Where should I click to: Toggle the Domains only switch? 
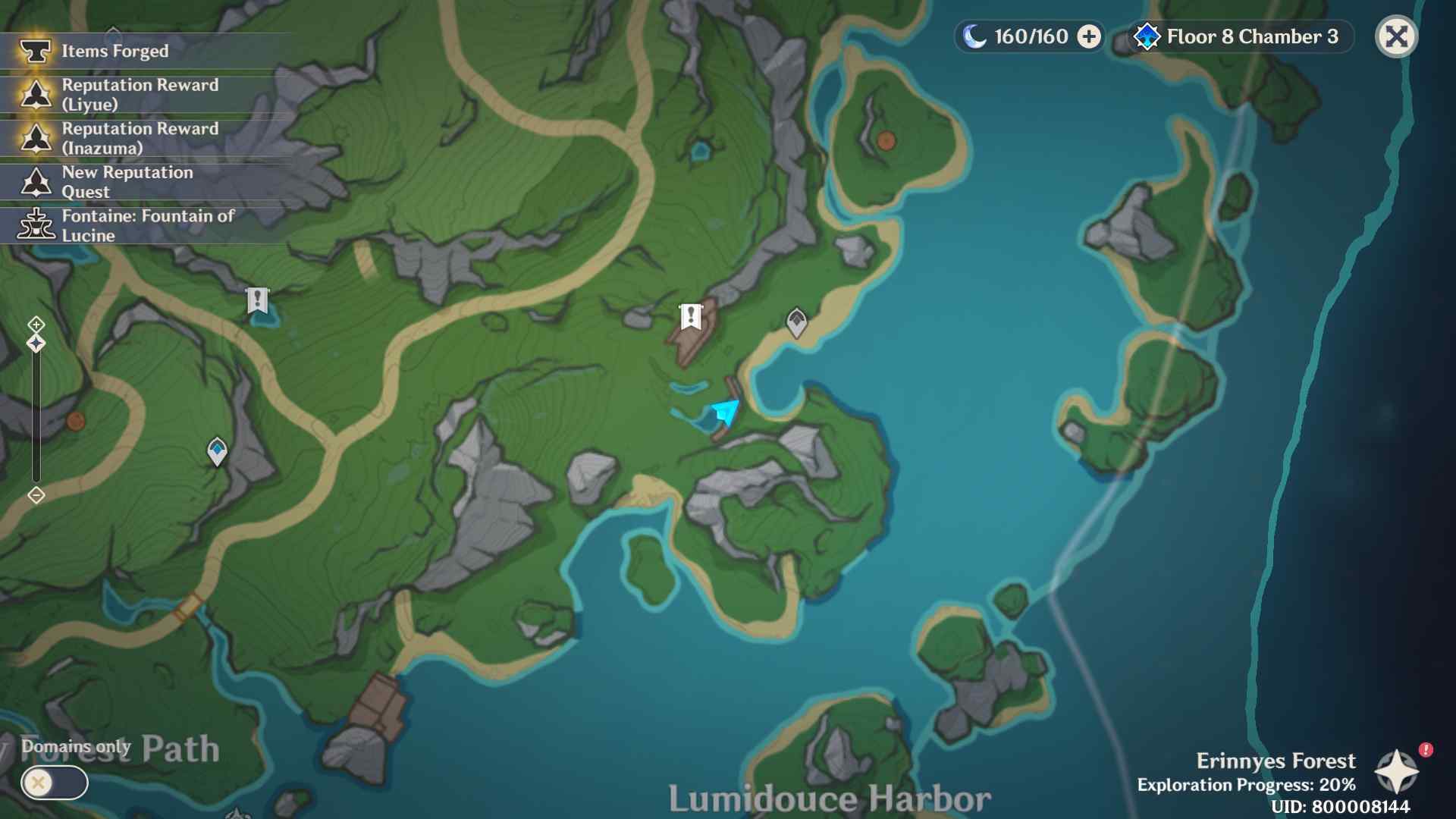point(54,783)
